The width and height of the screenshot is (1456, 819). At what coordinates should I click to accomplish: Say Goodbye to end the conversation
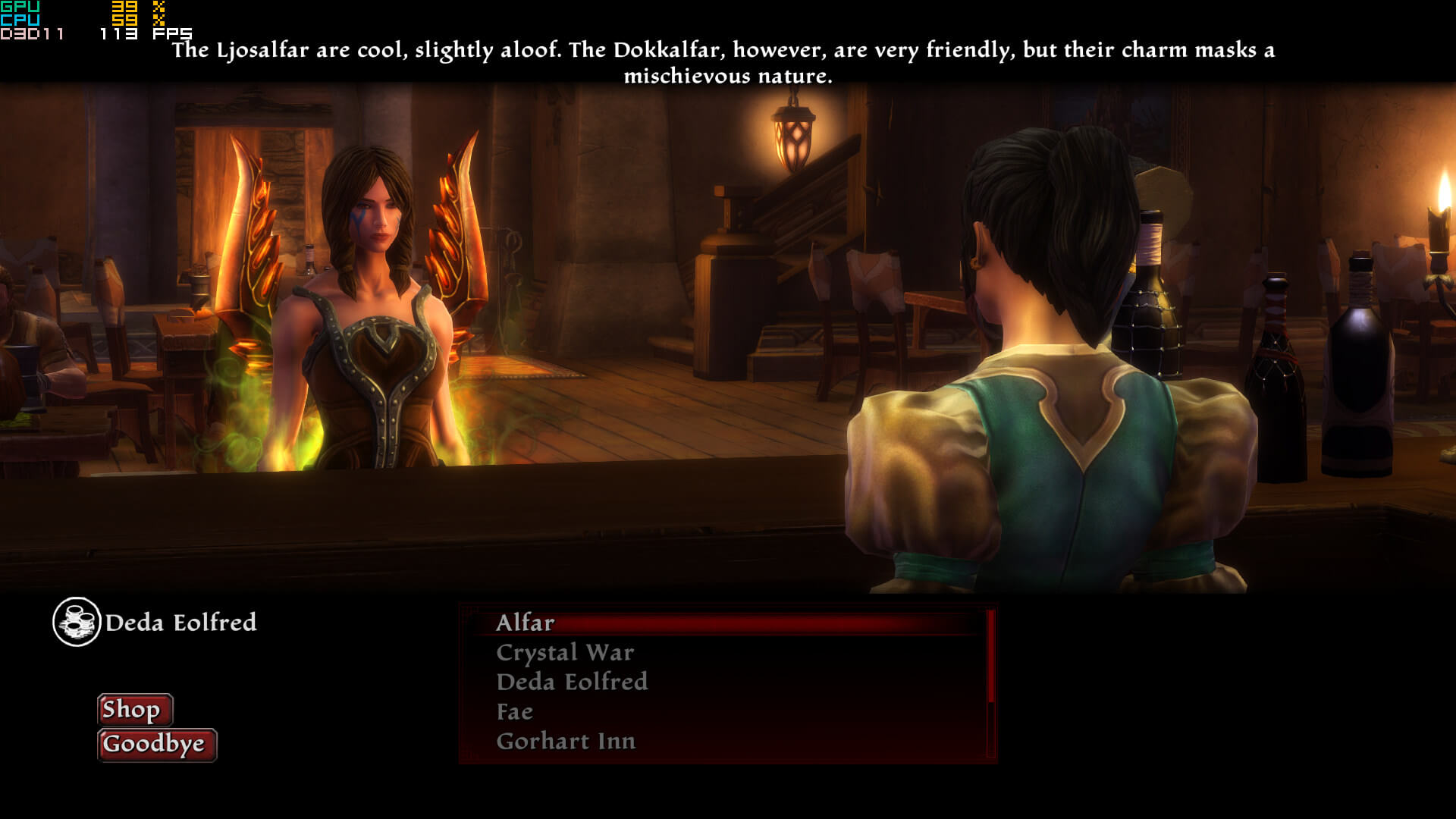pos(156,745)
